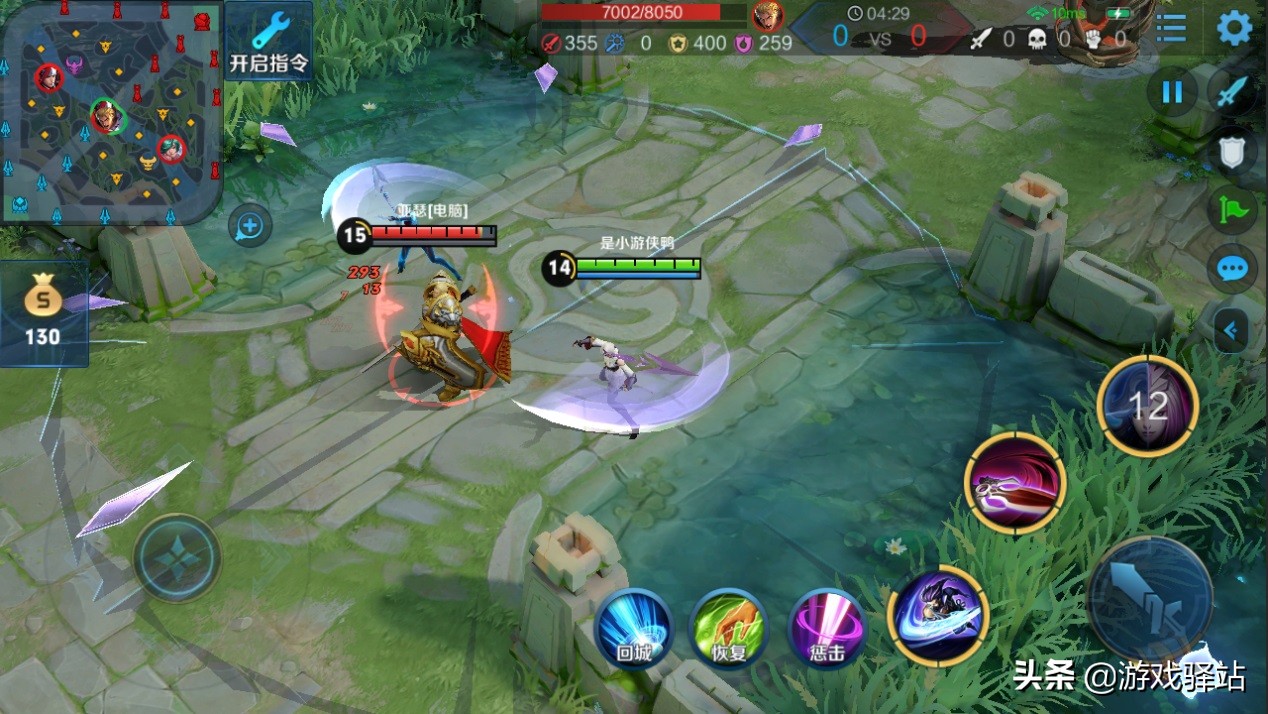Send the green flag gather signal
The height and width of the screenshot is (714, 1268).
pyautogui.click(x=1233, y=210)
